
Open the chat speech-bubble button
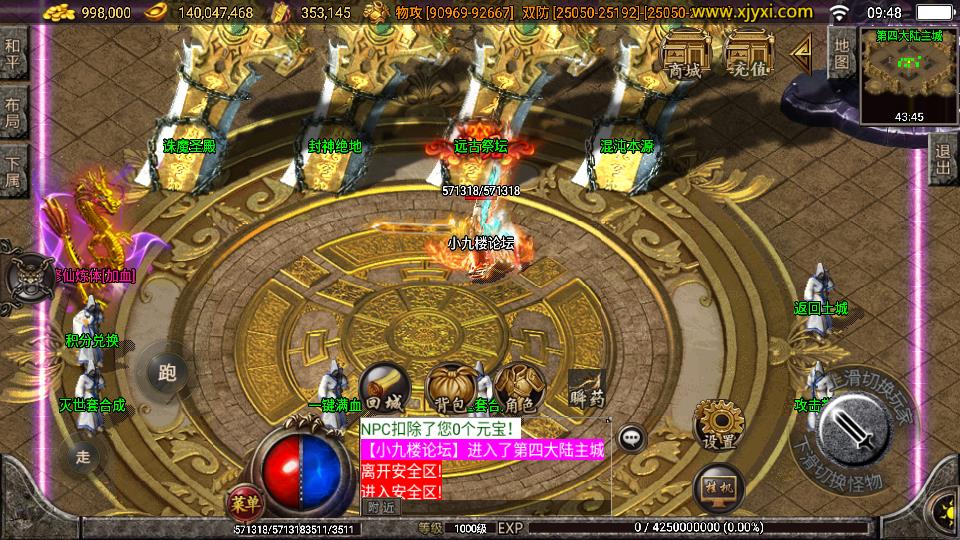631,437
